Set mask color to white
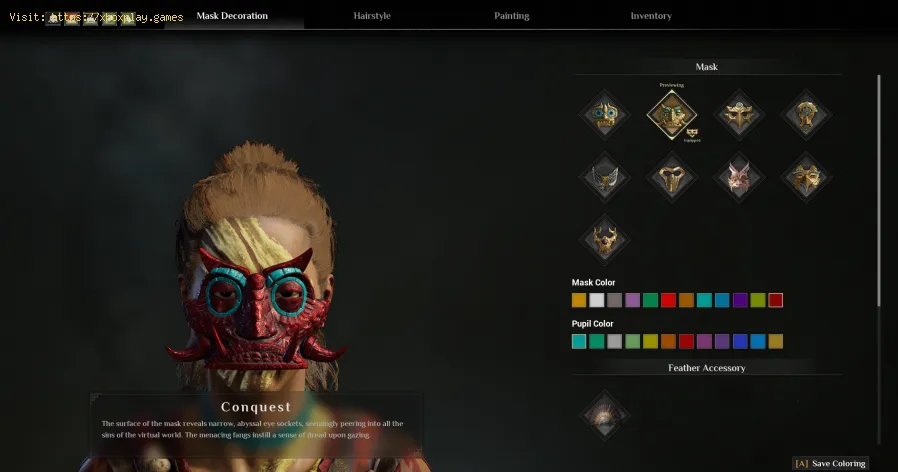This screenshot has width=898, height=472. (x=597, y=300)
